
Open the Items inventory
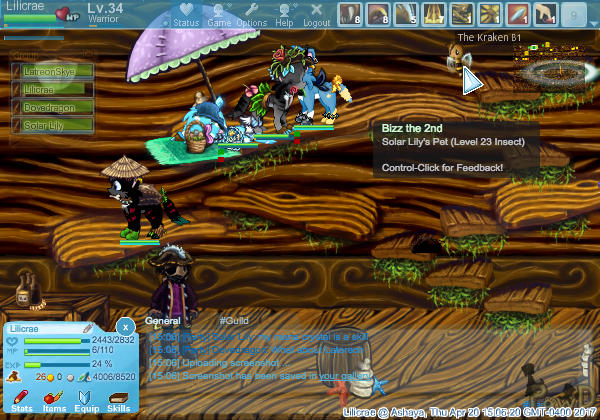55,401
